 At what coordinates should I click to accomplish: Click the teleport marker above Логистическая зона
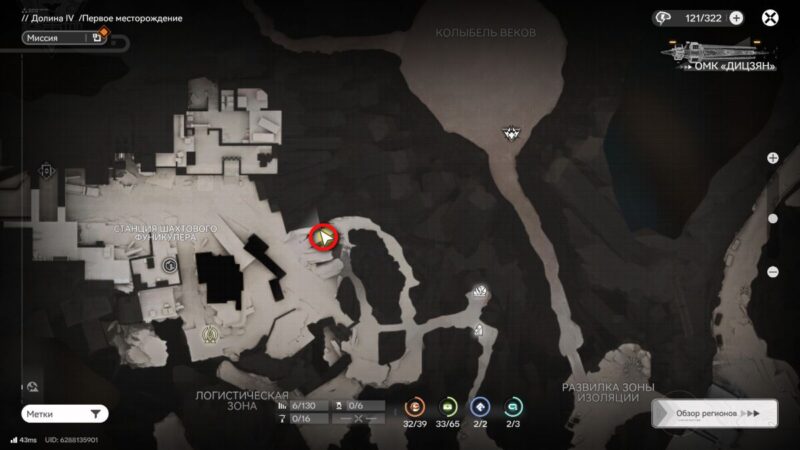[210, 334]
